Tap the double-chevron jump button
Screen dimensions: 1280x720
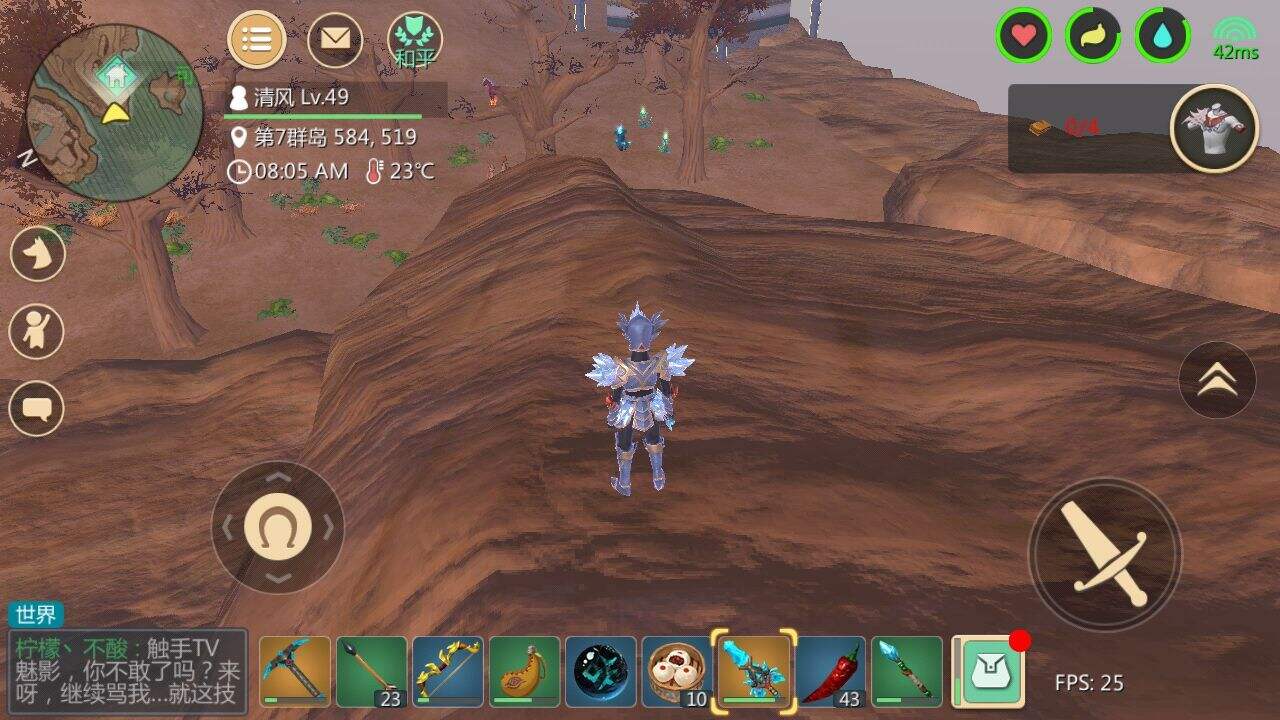[1217, 379]
